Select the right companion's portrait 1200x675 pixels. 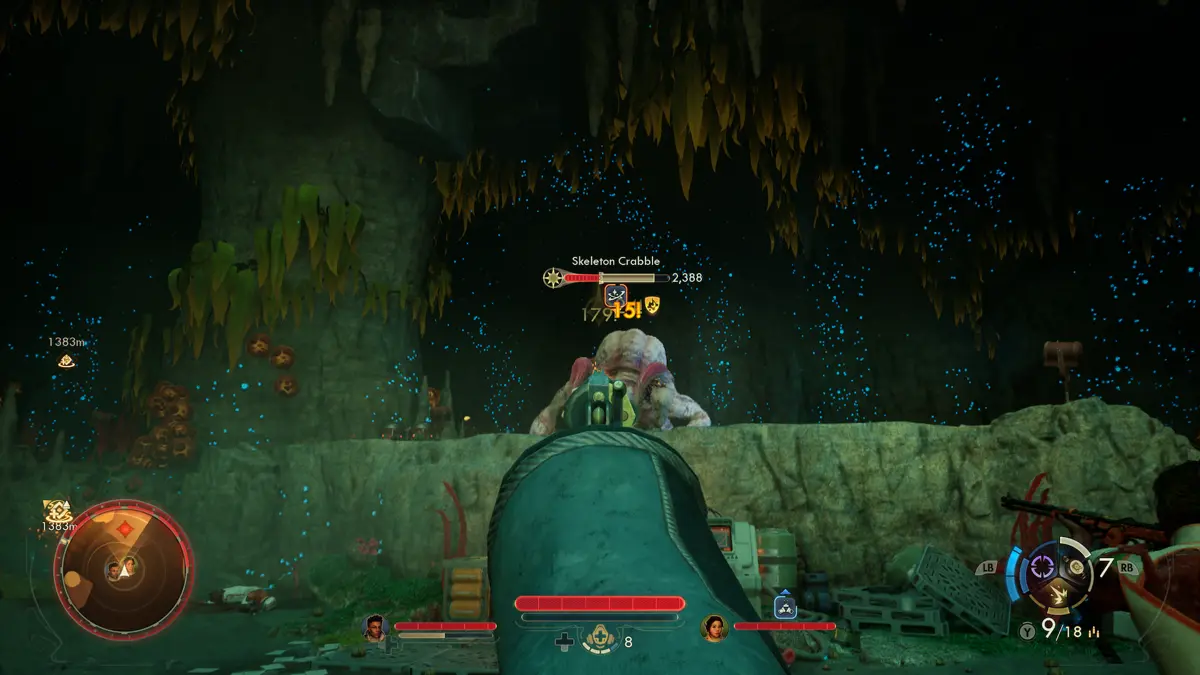tap(714, 627)
